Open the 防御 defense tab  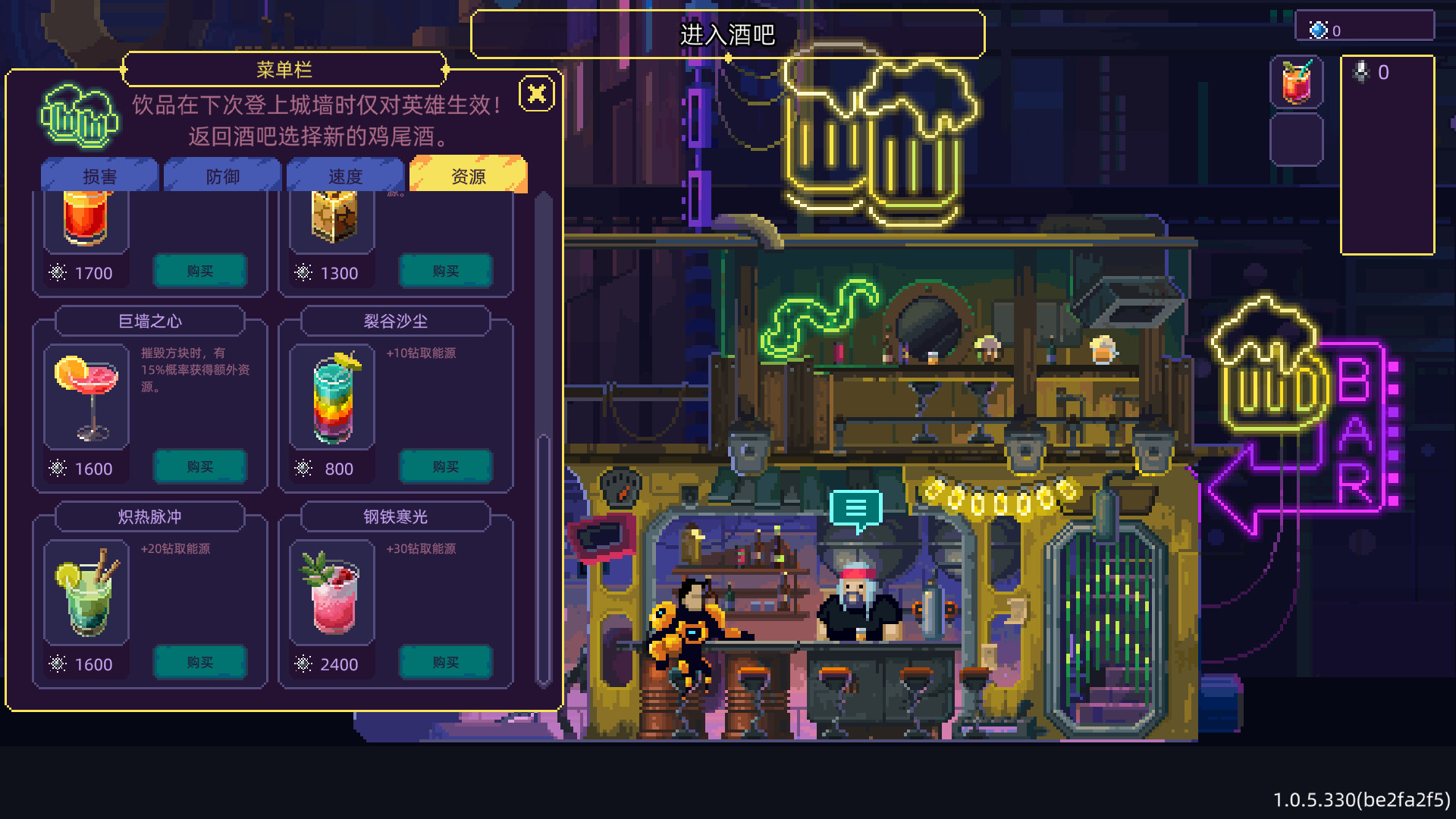(222, 176)
